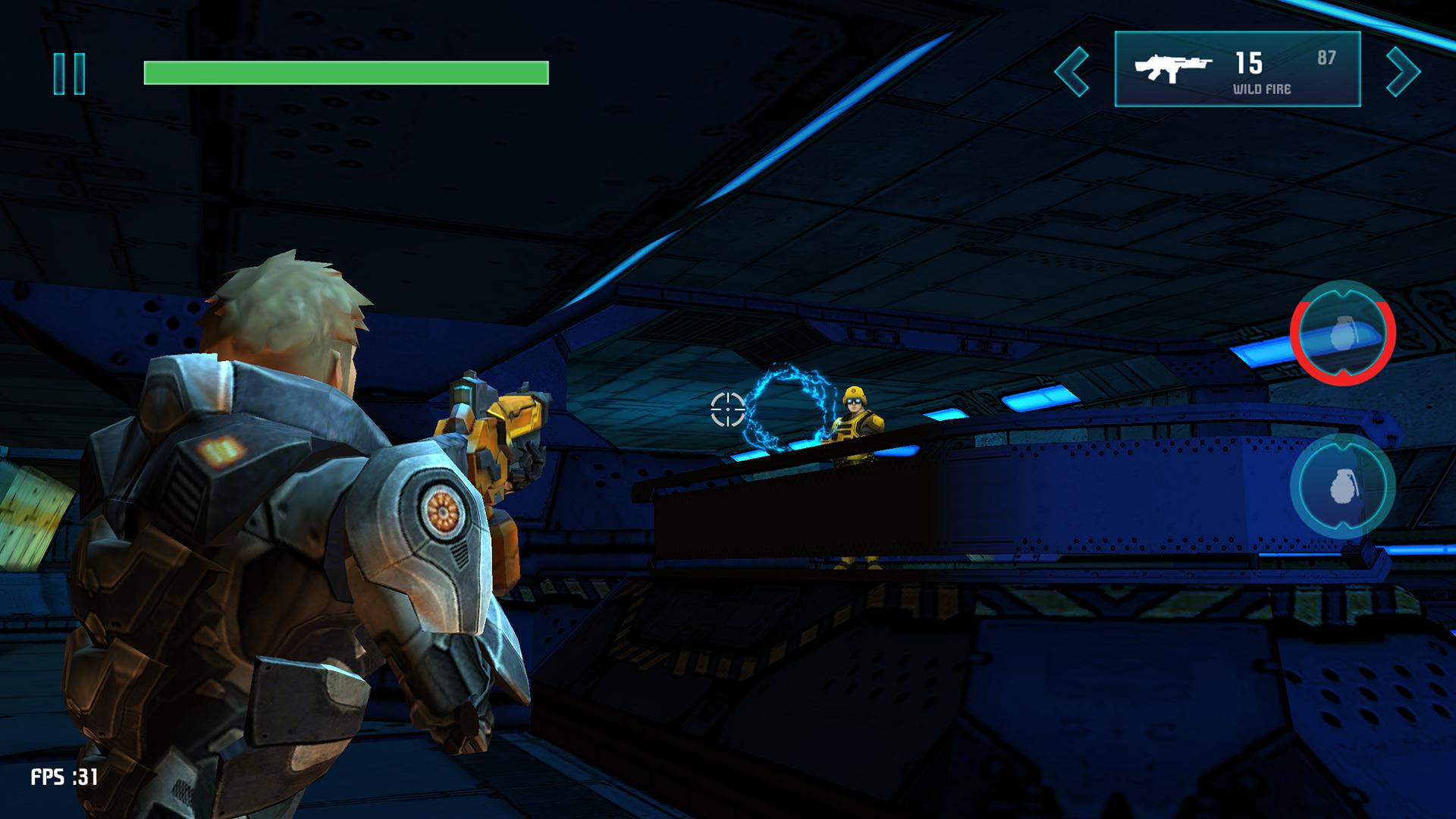Tap the red-ringed grenade button
1456x819 pixels.
tap(1342, 333)
